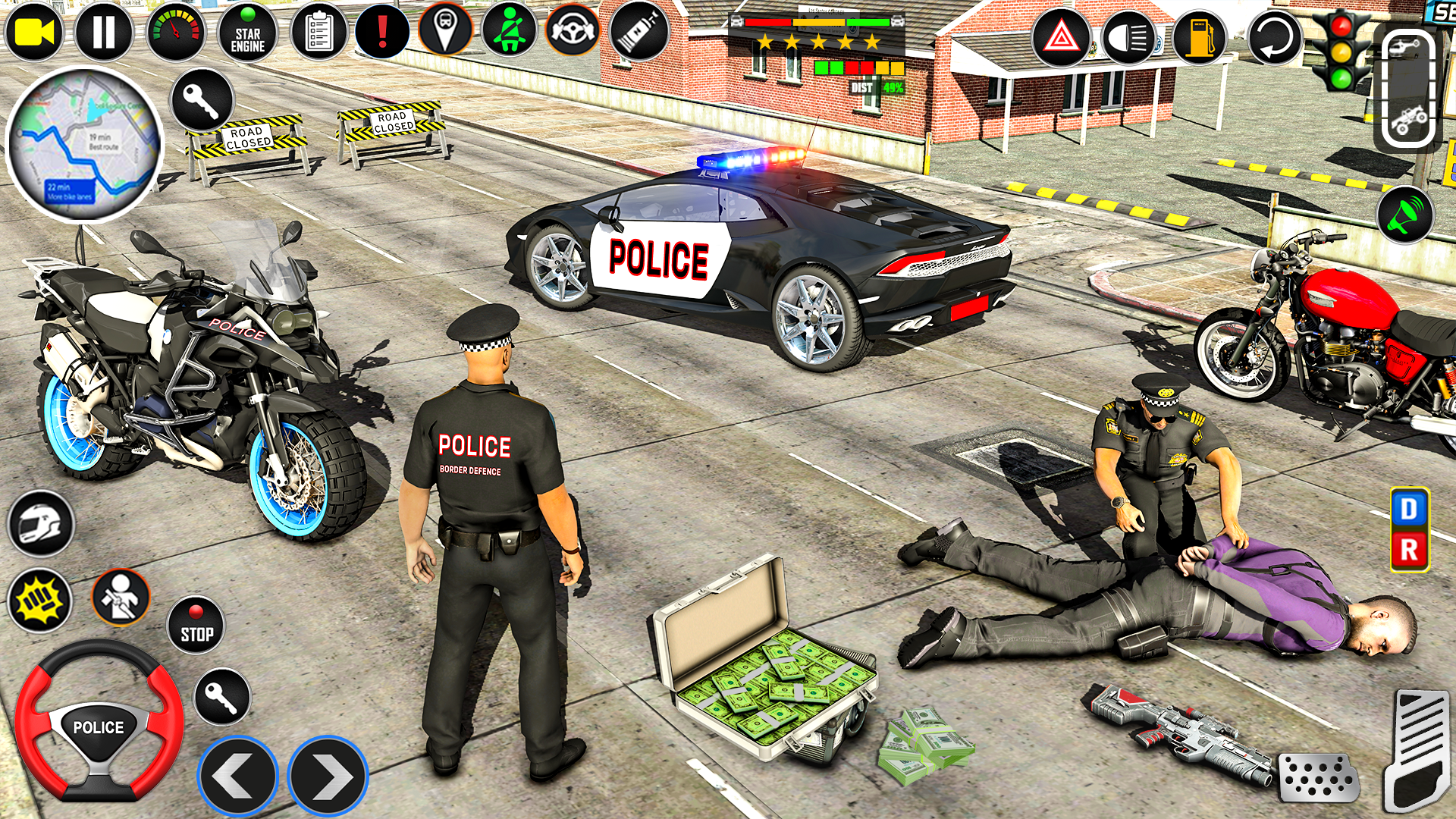Viewport: 1456px width, 819px height.
Task: Open the minimap route view
Action: point(83,140)
